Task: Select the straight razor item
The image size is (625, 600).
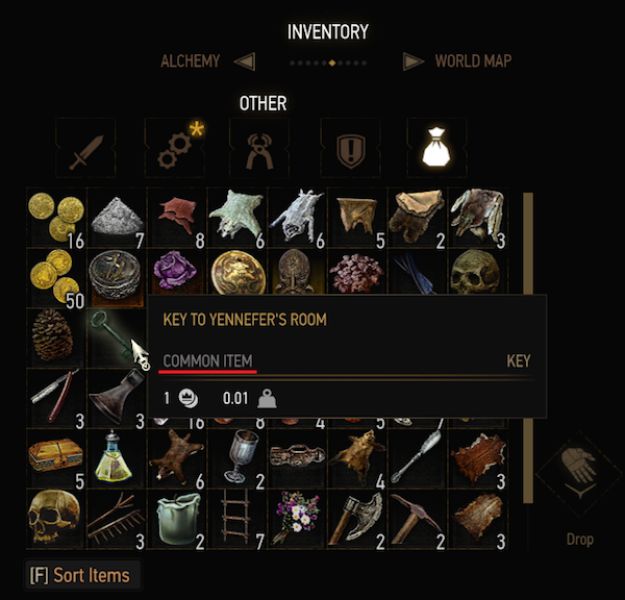Action: click(54, 395)
